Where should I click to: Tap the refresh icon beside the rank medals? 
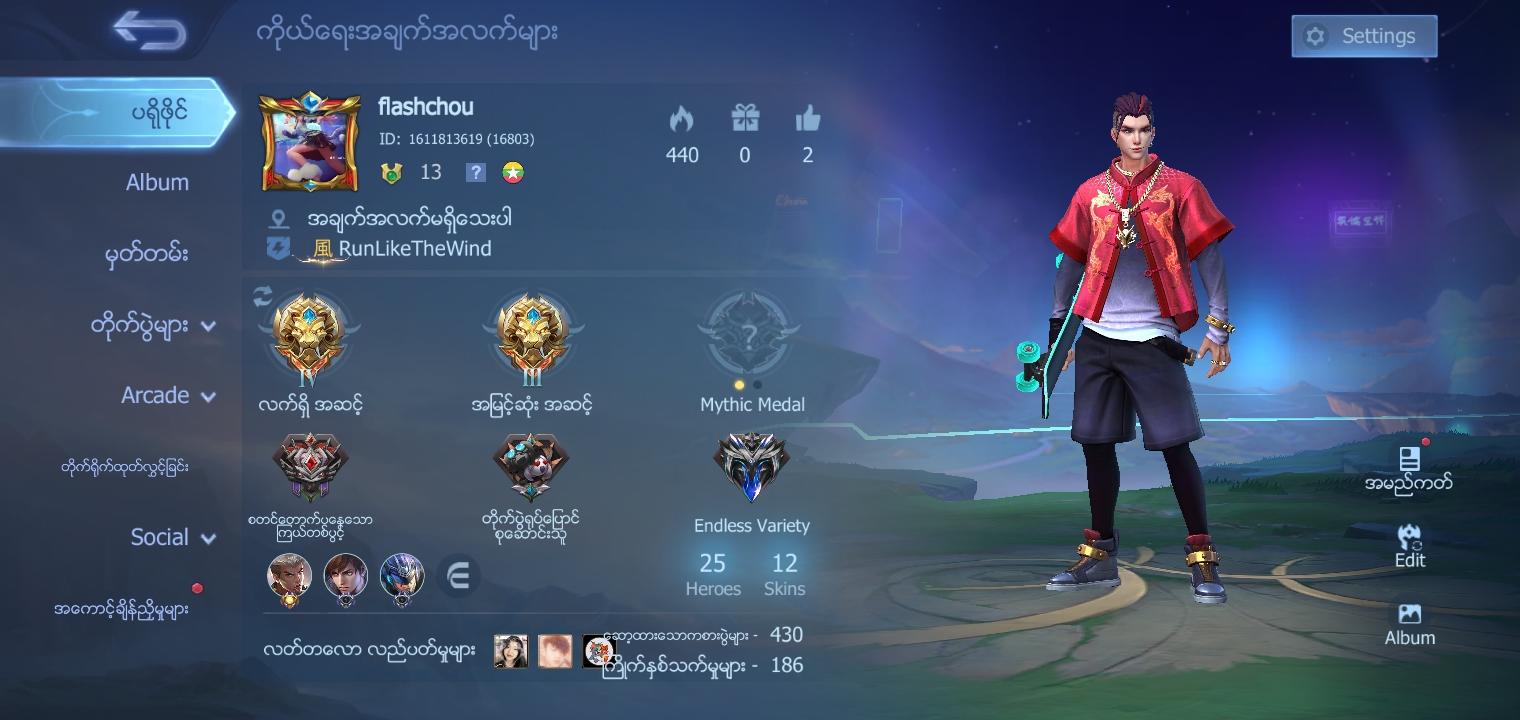point(261,296)
